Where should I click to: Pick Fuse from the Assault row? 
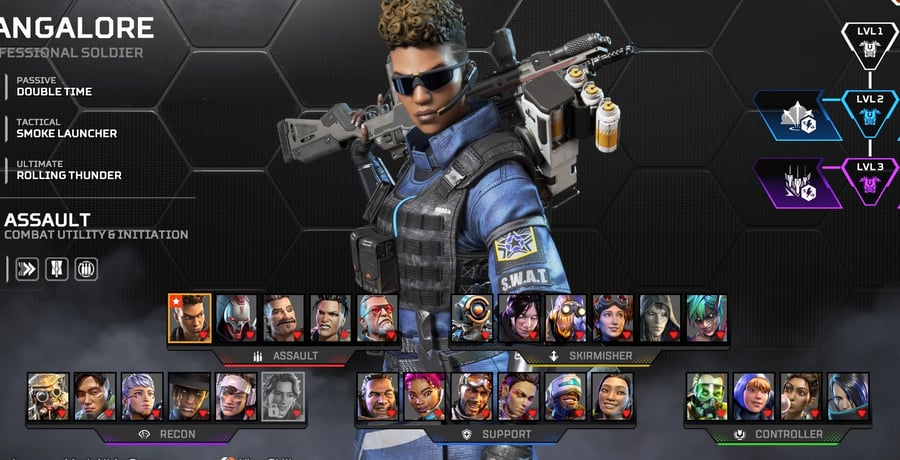283,318
